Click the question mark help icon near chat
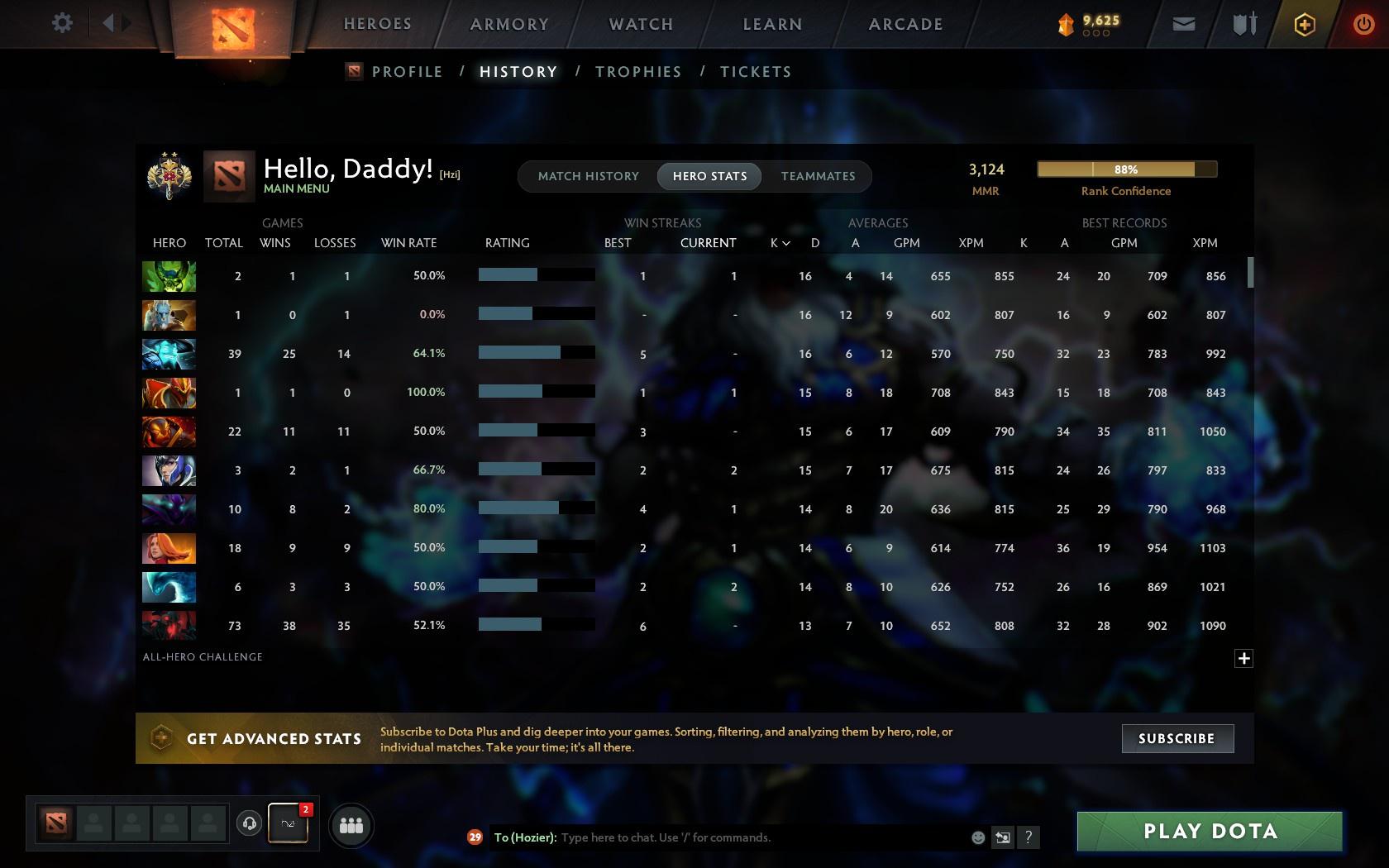The image size is (1389, 868). pos(1028,837)
